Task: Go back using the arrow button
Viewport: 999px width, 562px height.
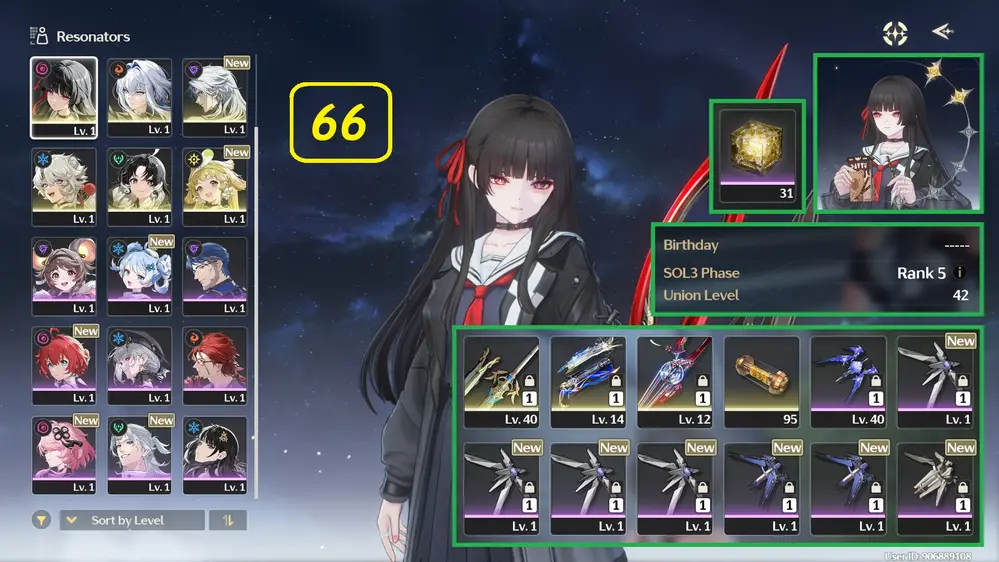Action: (x=941, y=32)
